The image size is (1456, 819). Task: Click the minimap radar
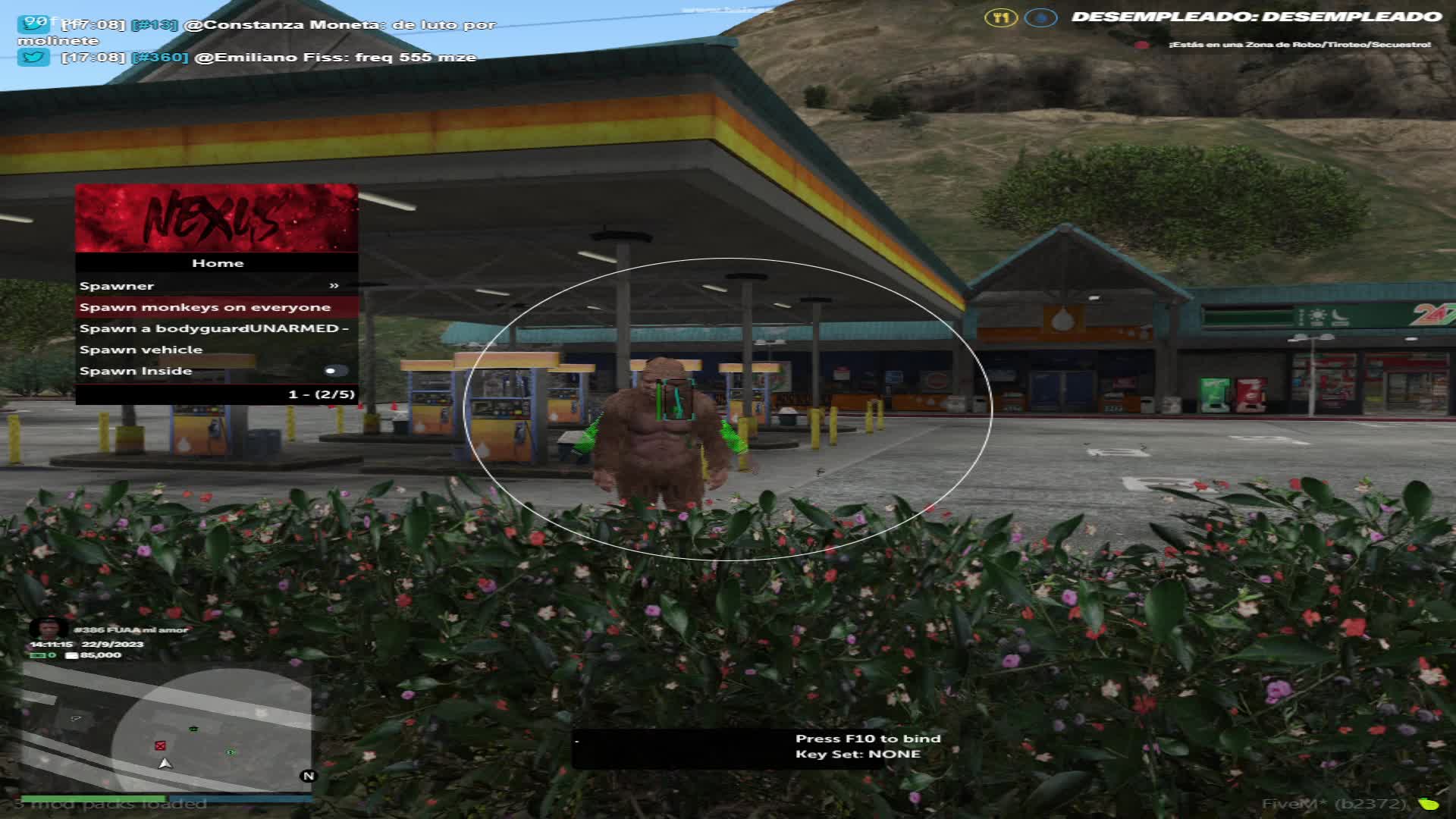point(166,726)
